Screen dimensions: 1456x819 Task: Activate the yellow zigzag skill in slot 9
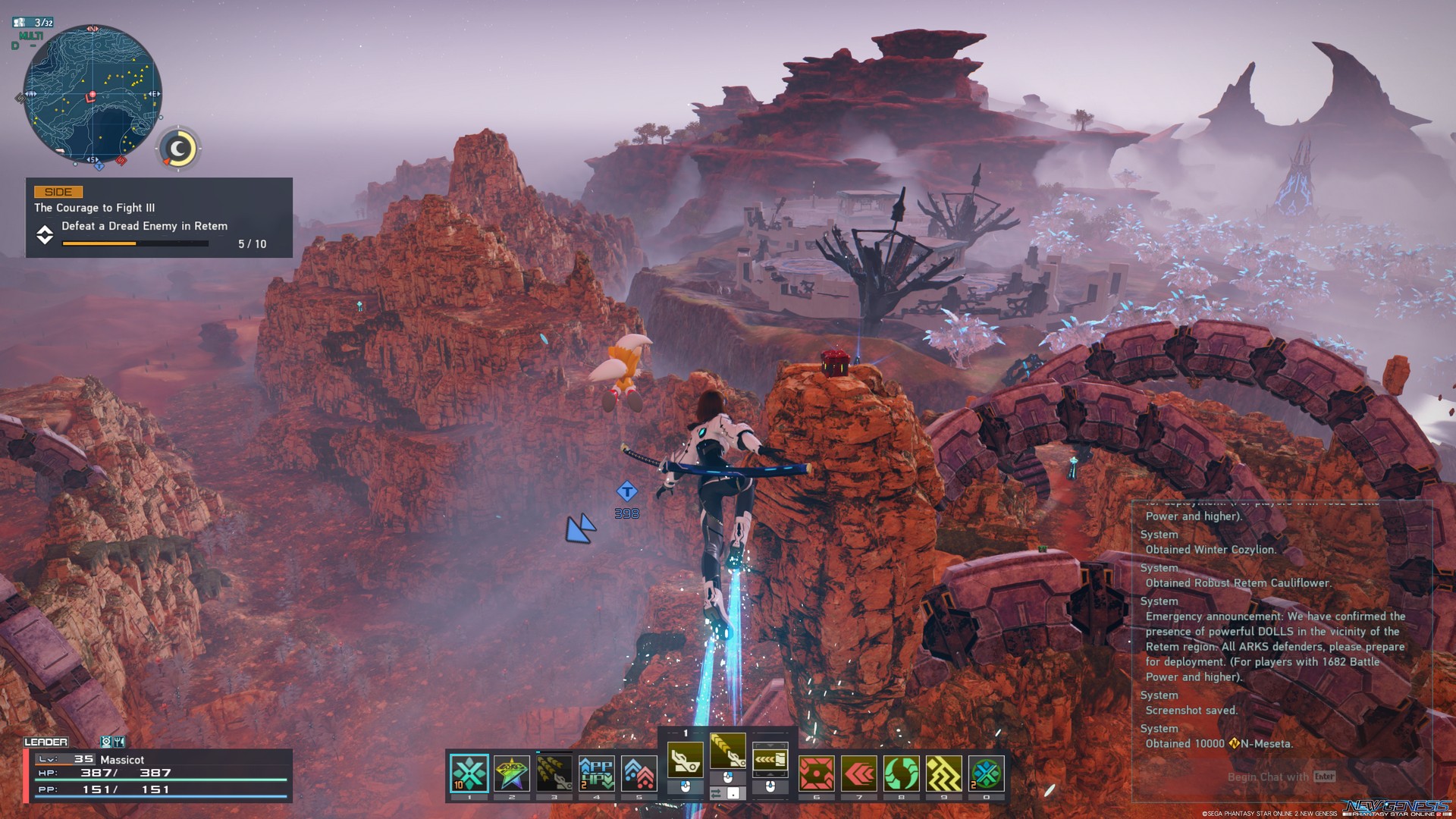pyautogui.click(x=944, y=773)
